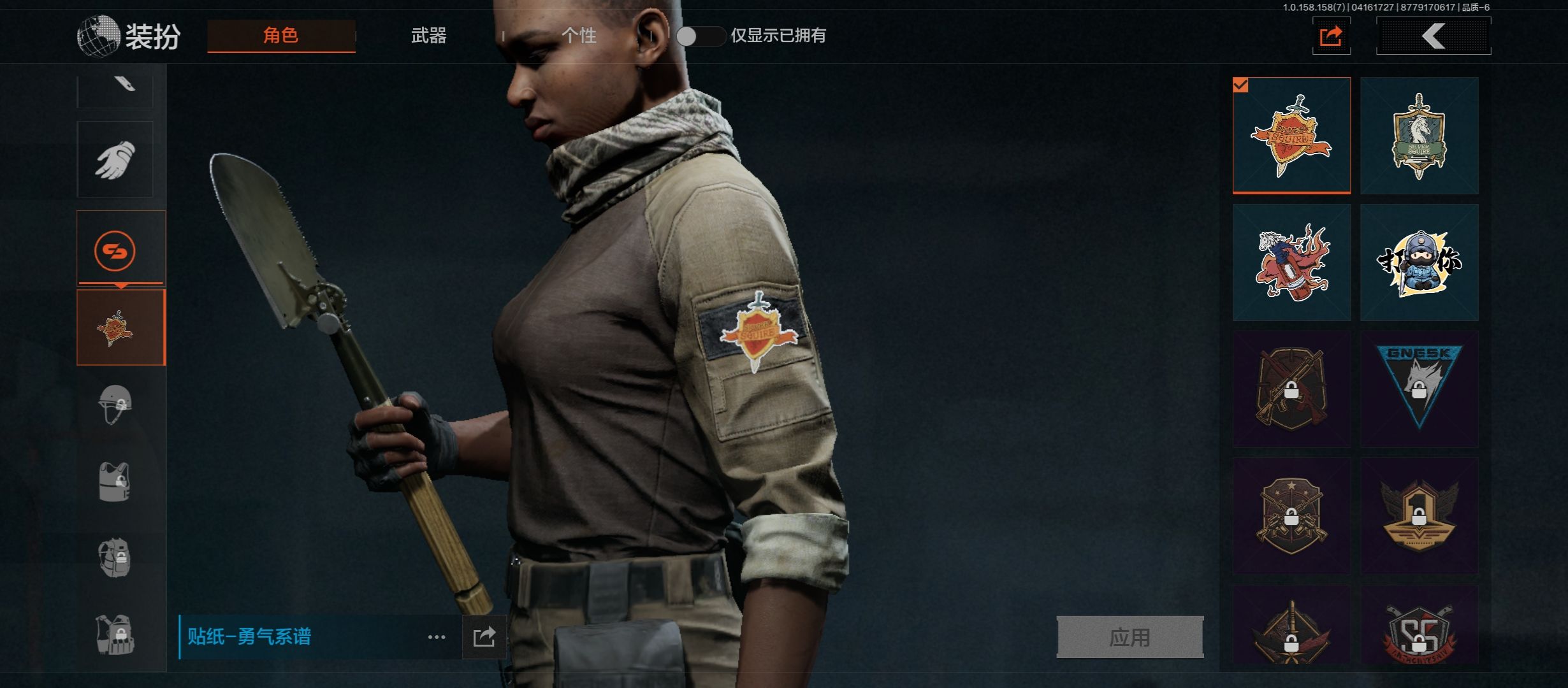Apply the sticker with the 应用 button

pyautogui.click(x=1129, y=636)
